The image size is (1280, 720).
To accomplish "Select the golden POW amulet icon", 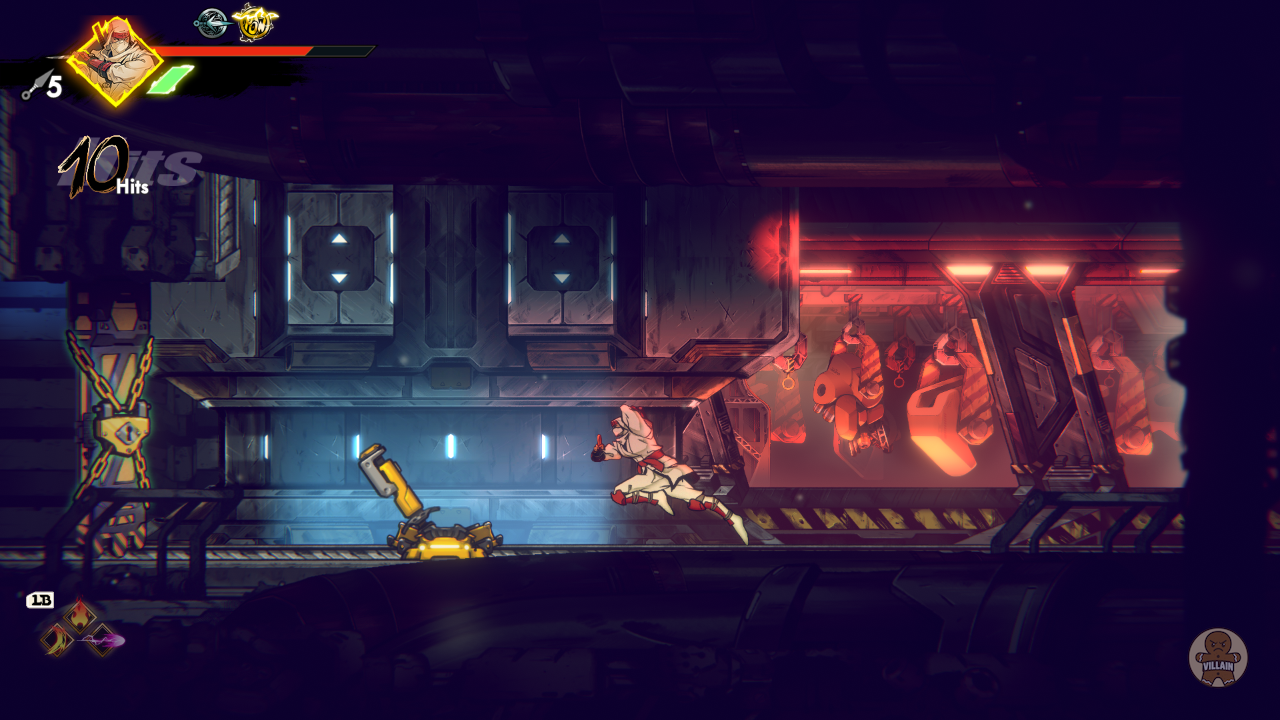I will pos(254,21).
